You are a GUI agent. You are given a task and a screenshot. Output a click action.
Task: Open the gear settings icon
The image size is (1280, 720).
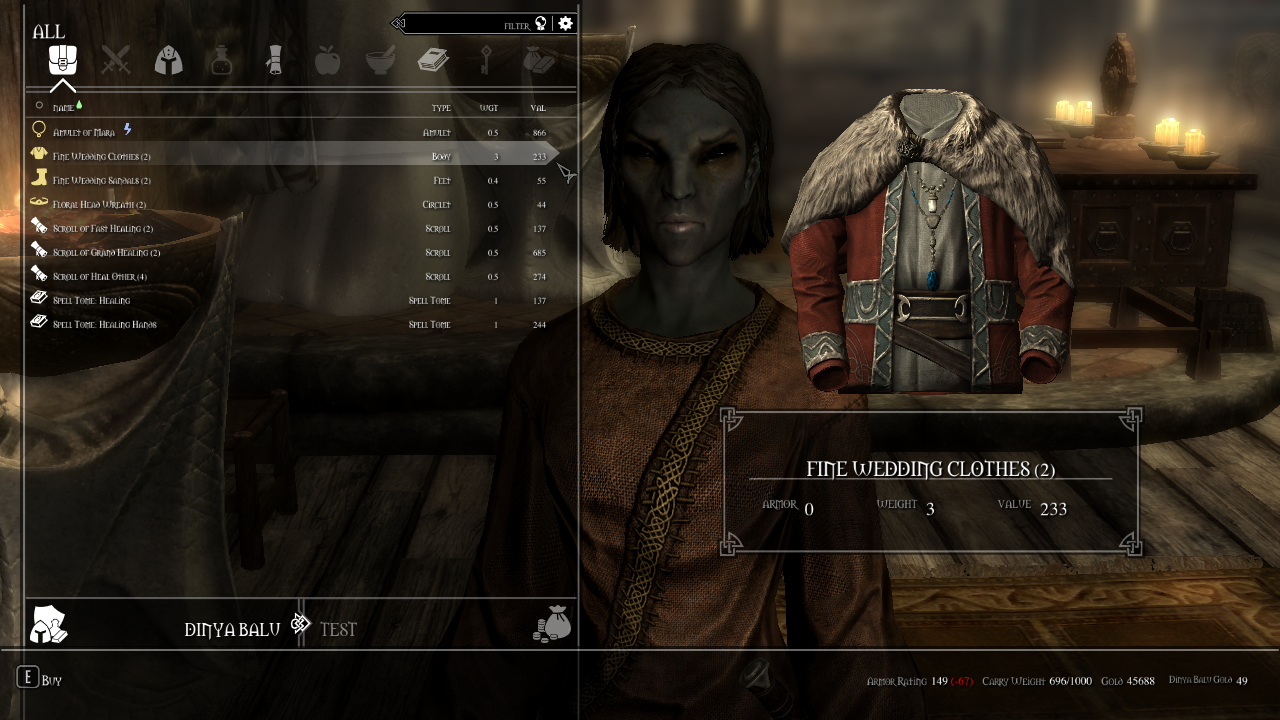pos(566,23)
